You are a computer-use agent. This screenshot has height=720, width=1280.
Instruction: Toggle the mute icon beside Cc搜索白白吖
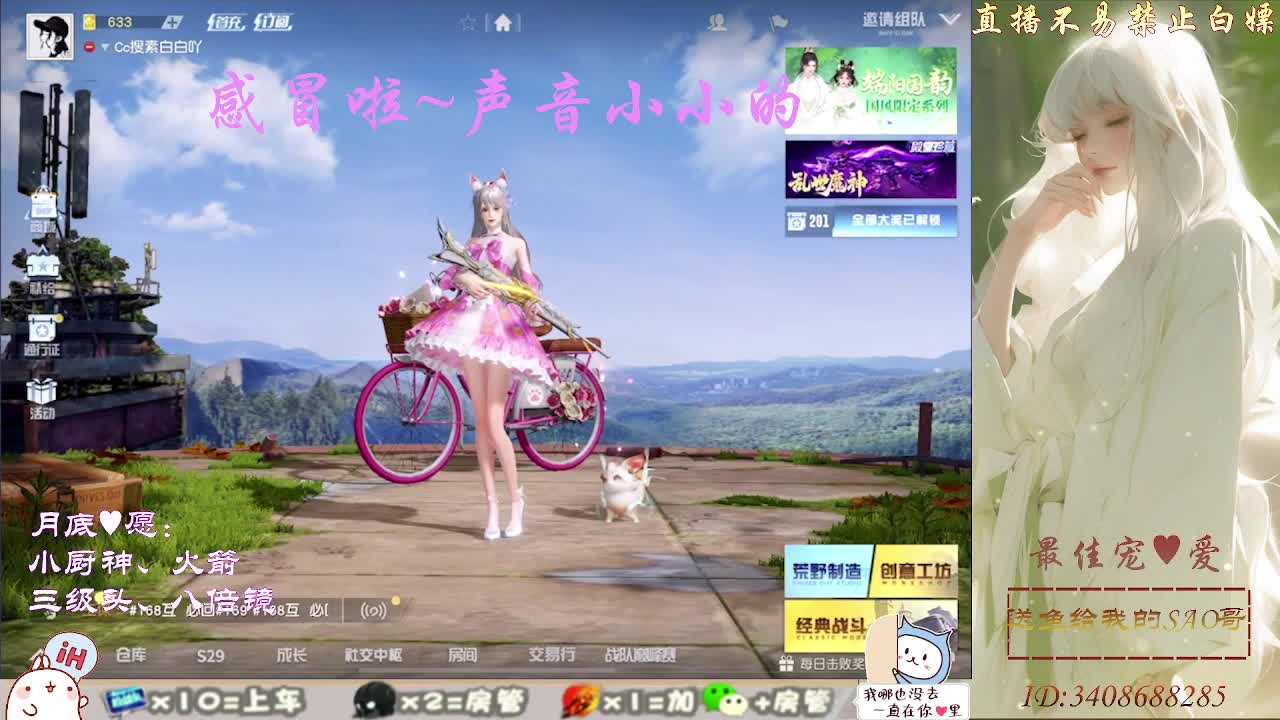click(90, 46)
